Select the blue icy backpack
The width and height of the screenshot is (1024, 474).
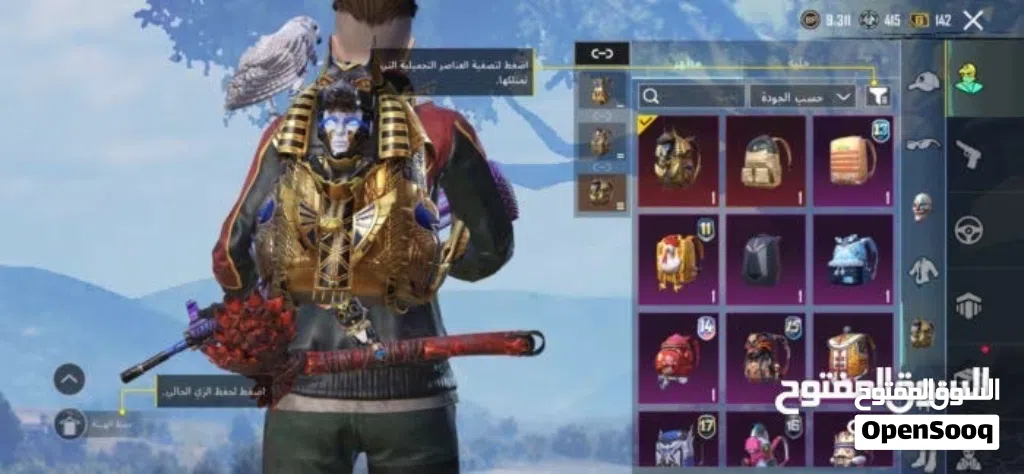click(x=852, y=259)
